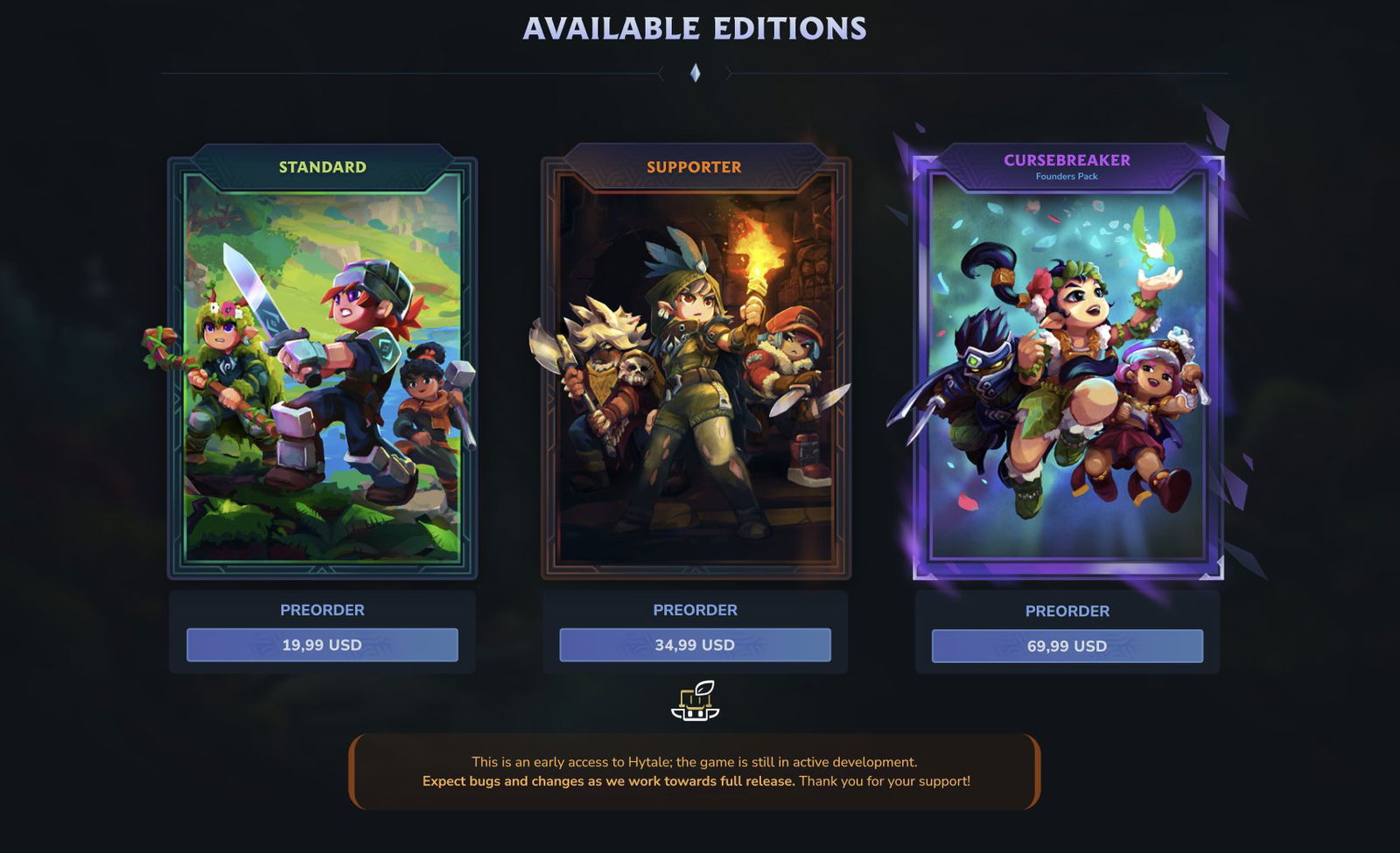Click the Standard edition artwork

point(323,376)
